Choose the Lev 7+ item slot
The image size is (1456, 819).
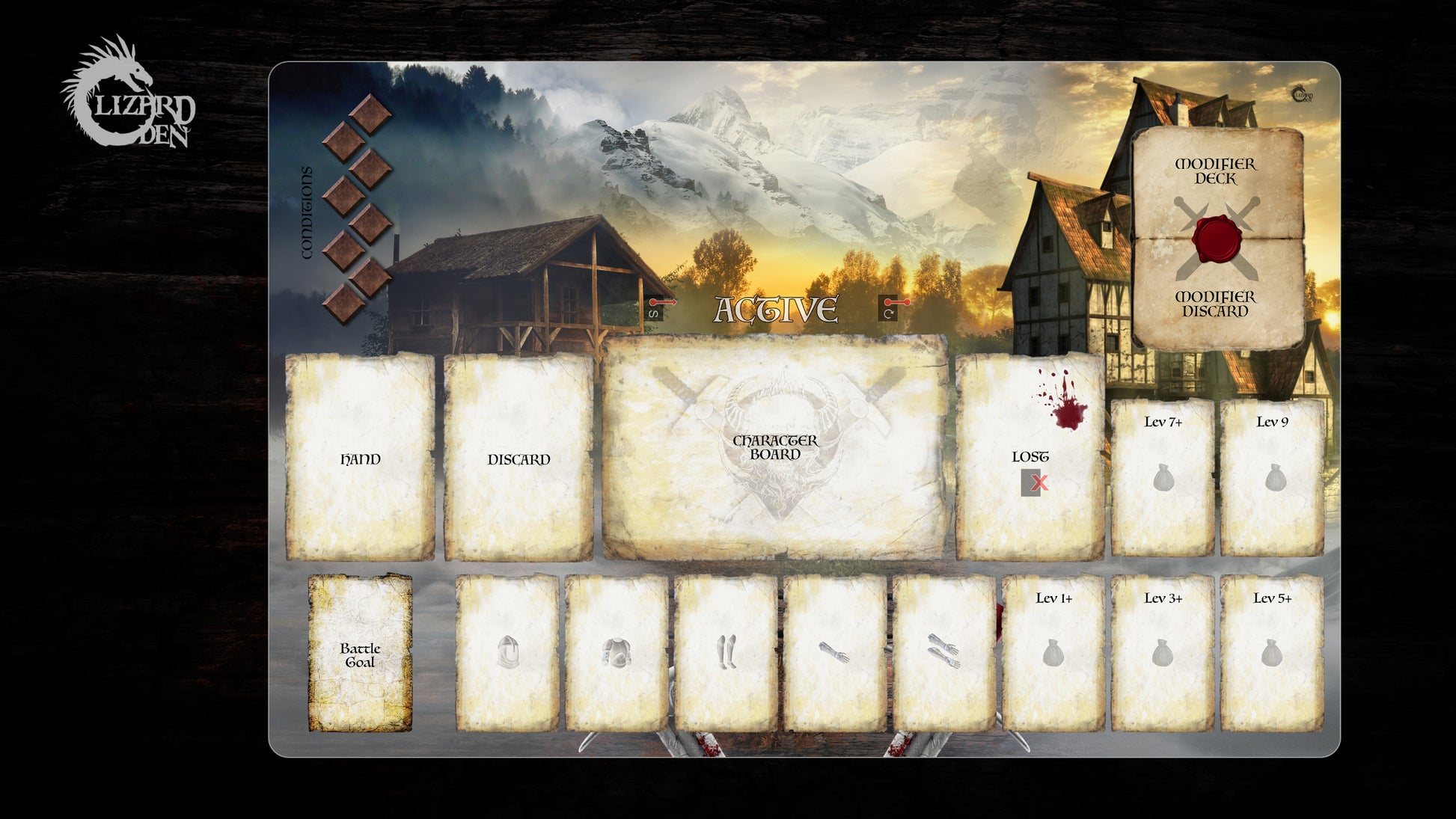pyautogui.click(x=1162, y=477)
